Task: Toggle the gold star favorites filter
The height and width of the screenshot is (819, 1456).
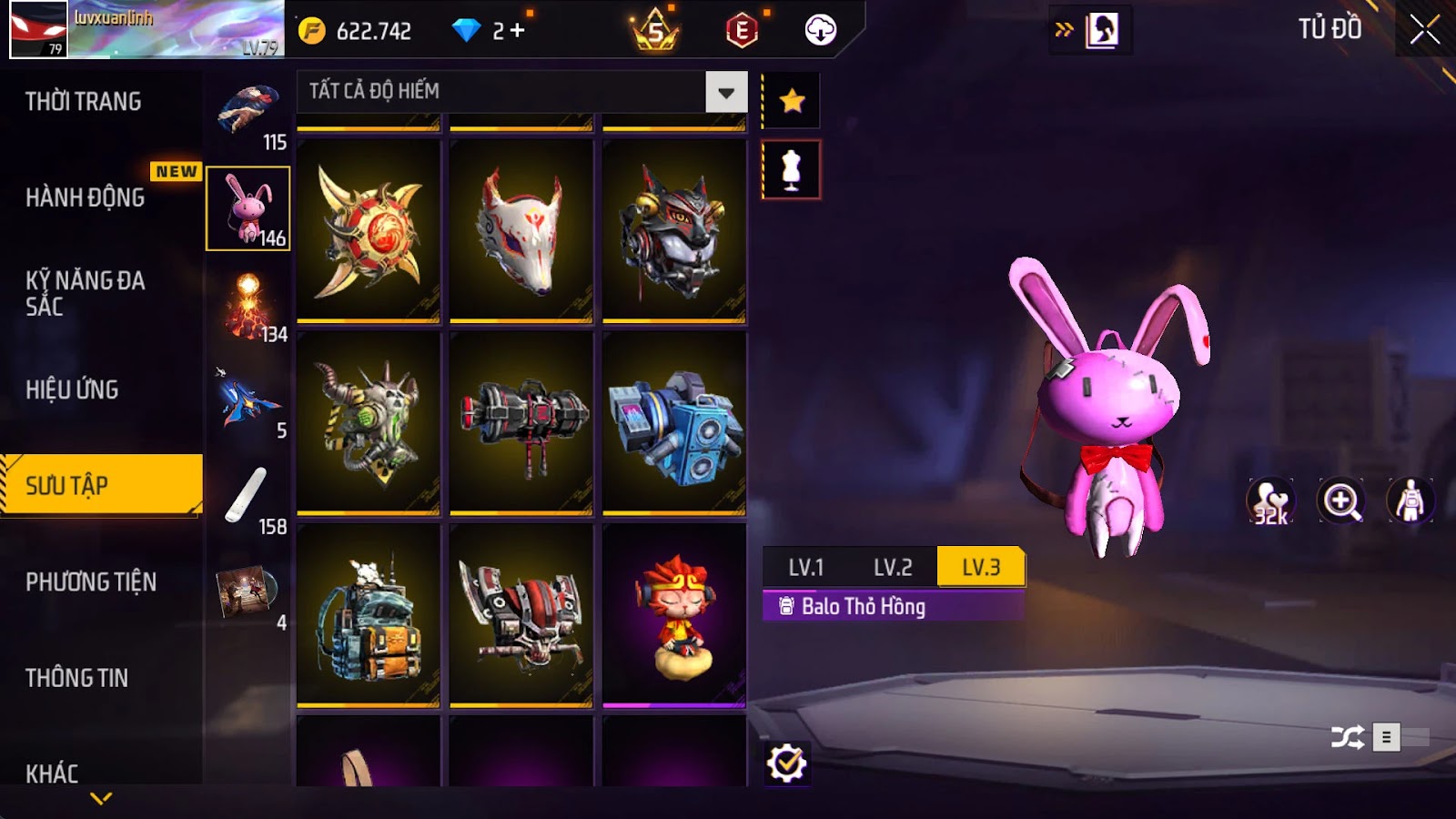Action: coord(792,100)
